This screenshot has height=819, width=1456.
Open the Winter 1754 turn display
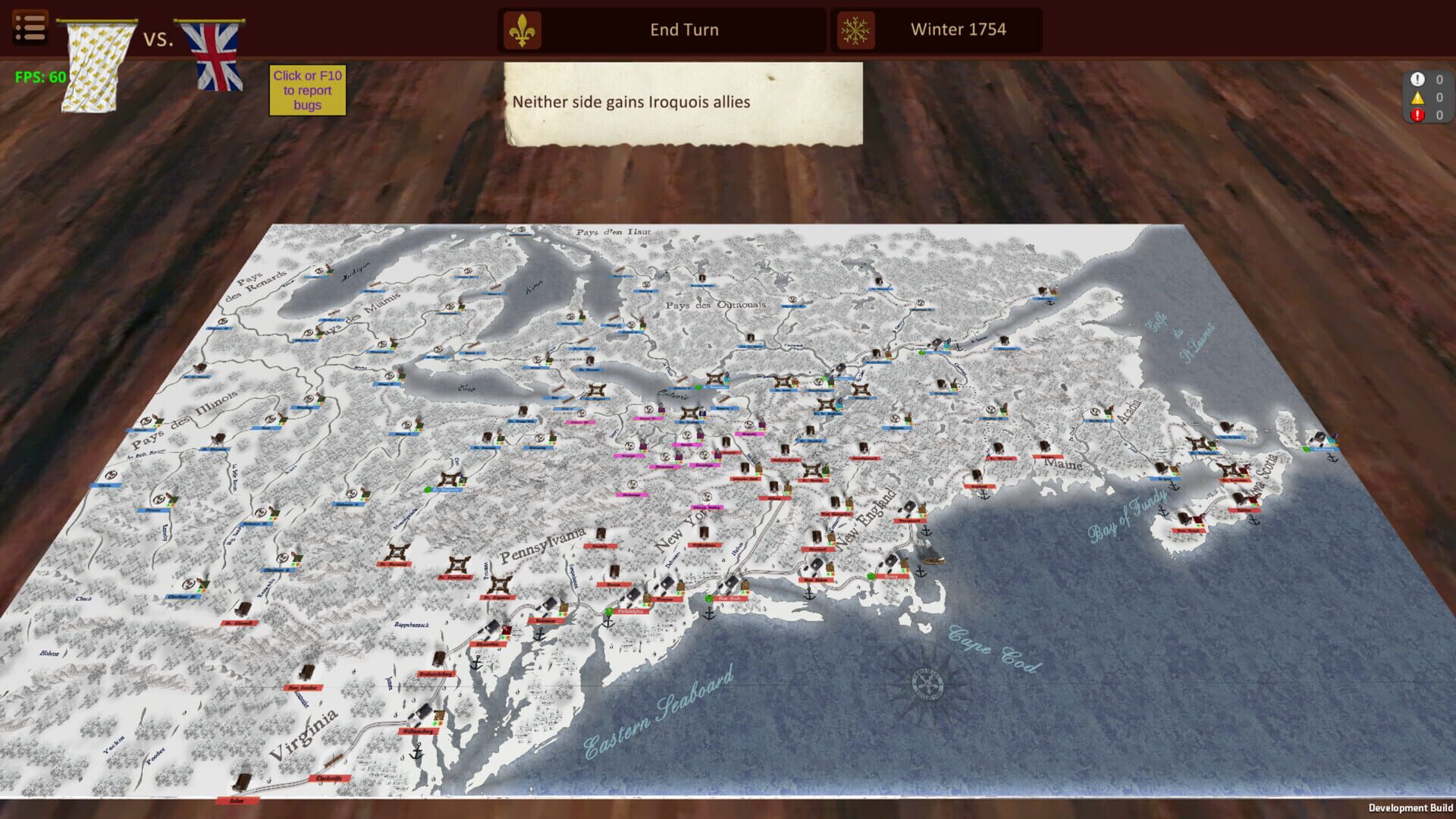click(x=957, y=30)
